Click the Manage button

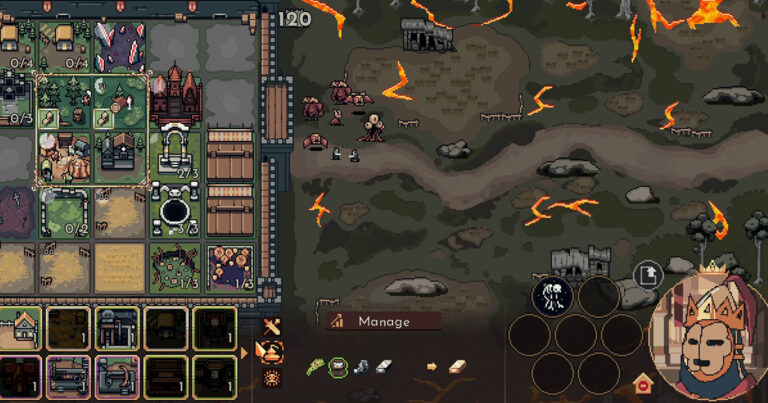point(383,321)
